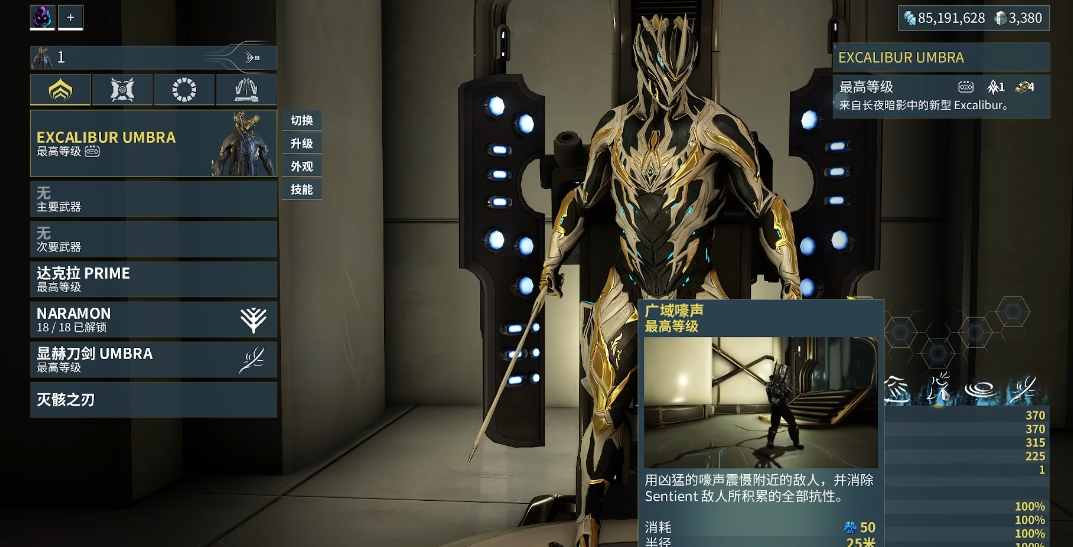
Task: Add a new loadout with plus button
Action: pos(70,17)
